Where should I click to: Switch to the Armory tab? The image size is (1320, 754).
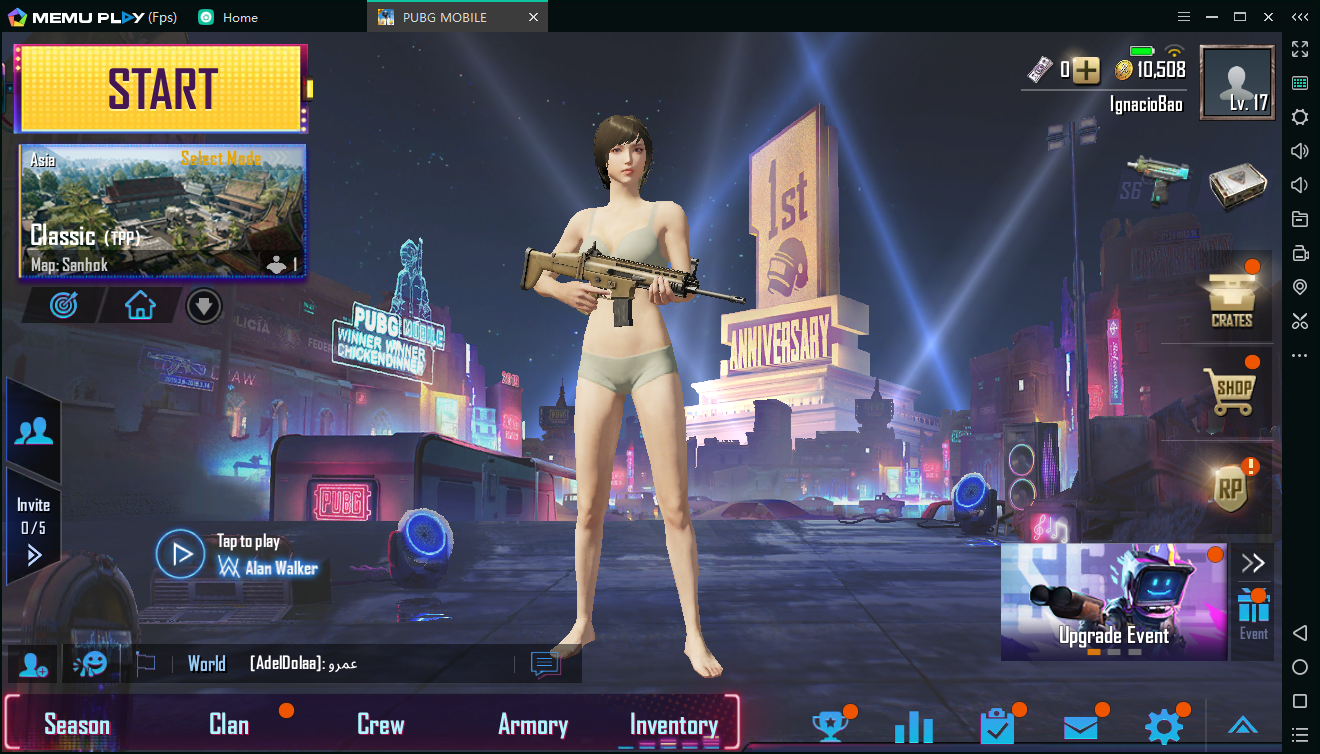pos(533,724)
